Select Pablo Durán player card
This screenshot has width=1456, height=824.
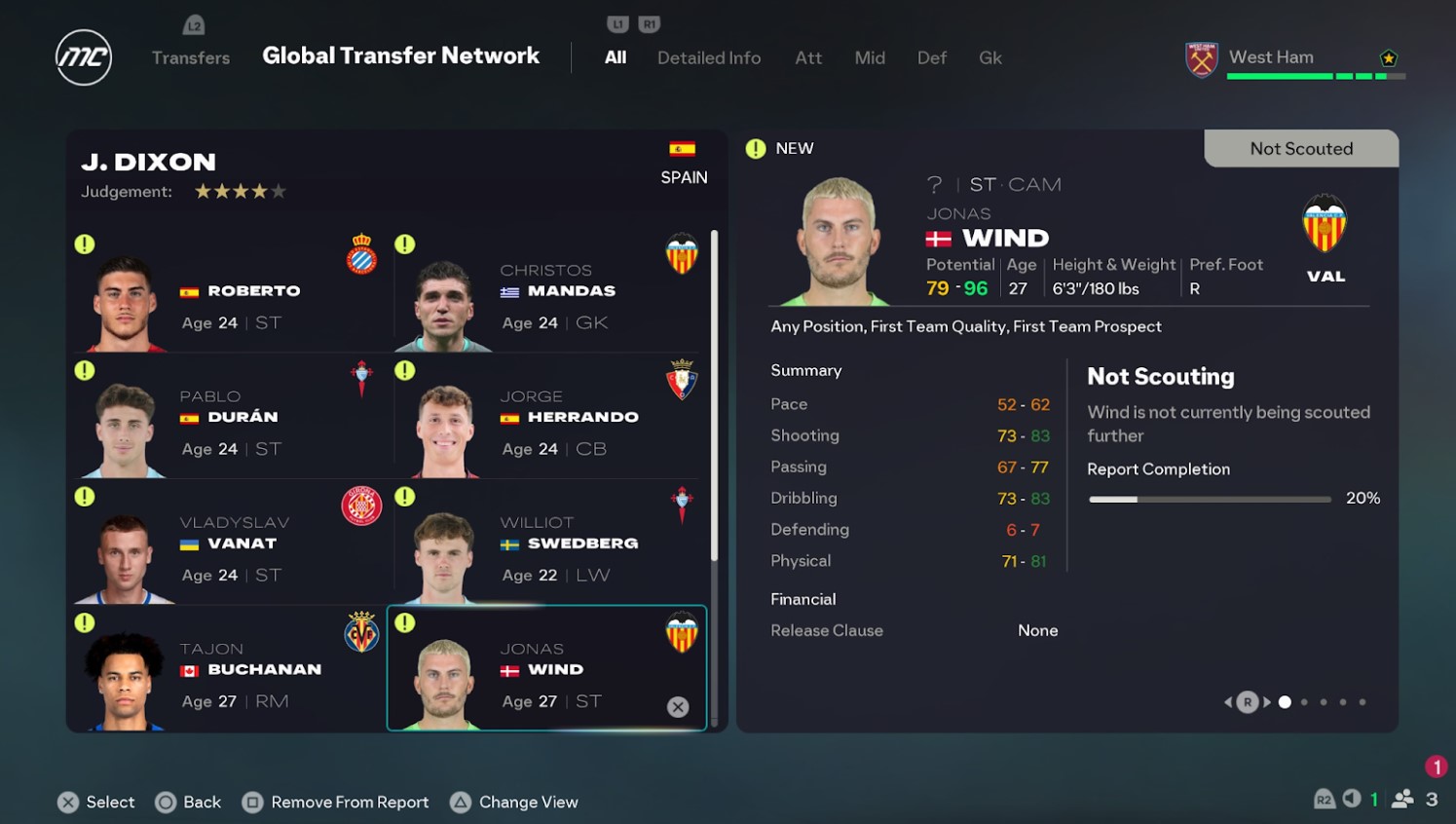(230, 417)
